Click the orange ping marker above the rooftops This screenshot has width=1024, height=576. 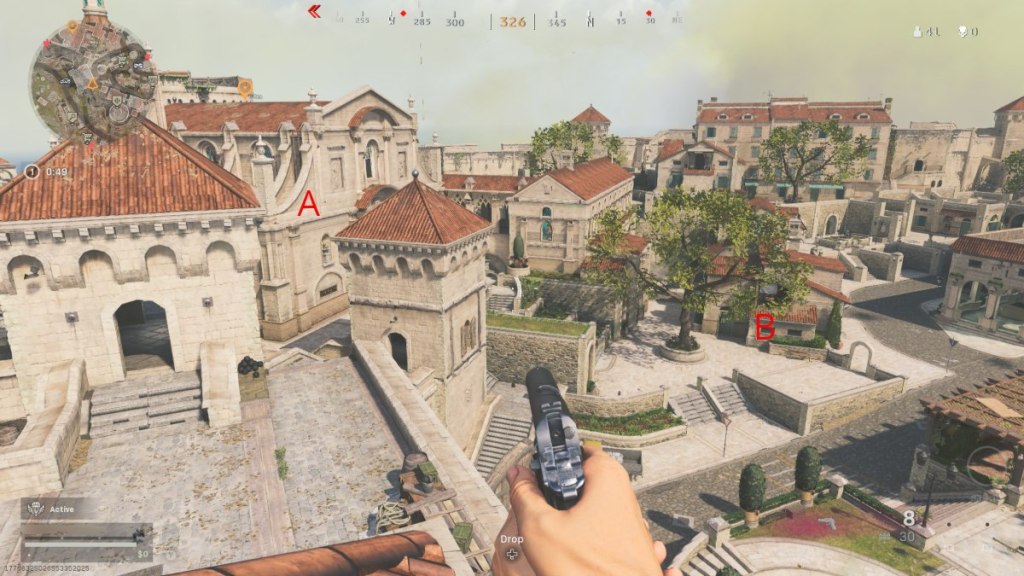(x=244, y=88)
